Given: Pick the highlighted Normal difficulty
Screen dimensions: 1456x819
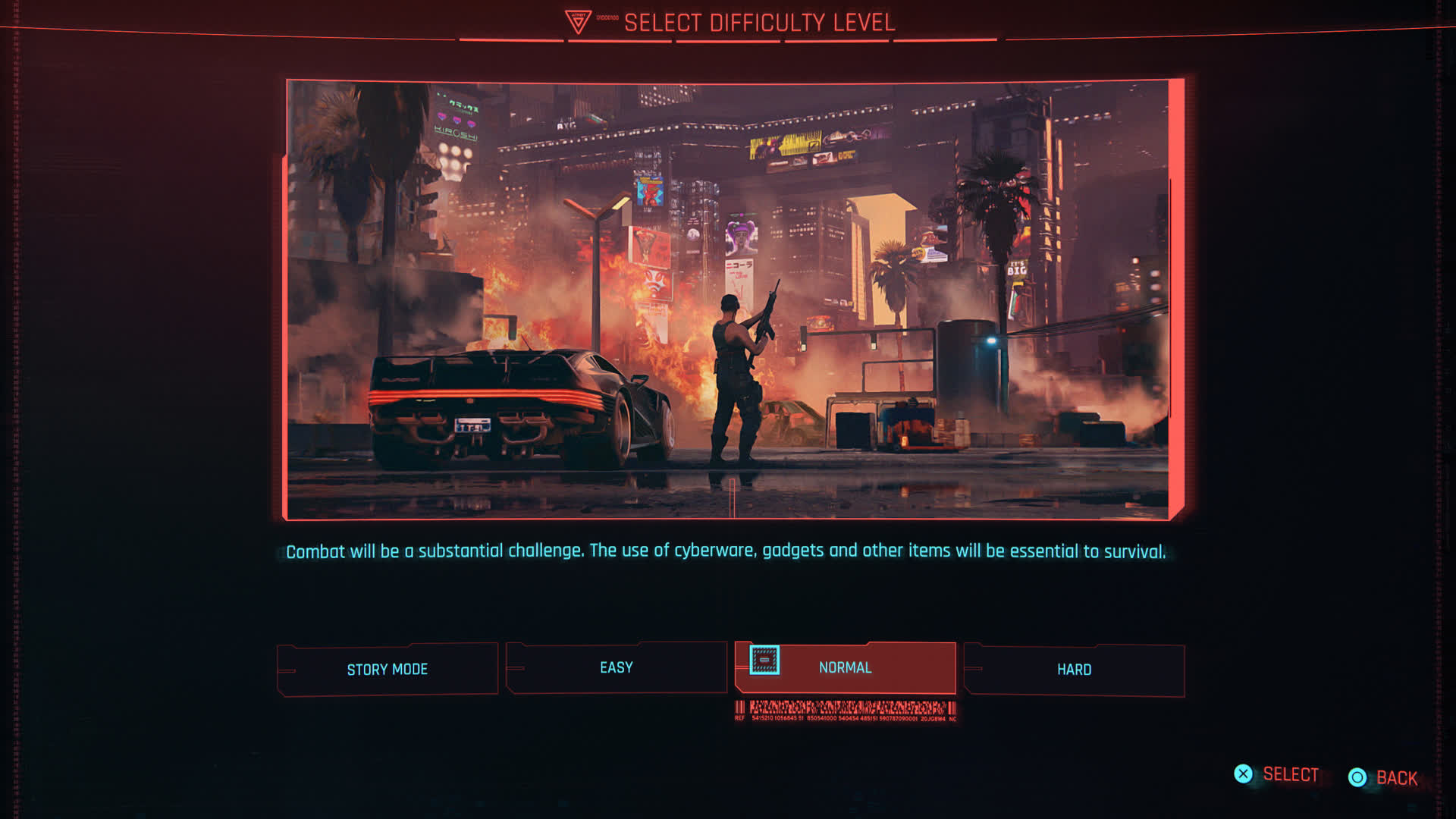Looking at the screenshot, I should click(x=845, y=667).
